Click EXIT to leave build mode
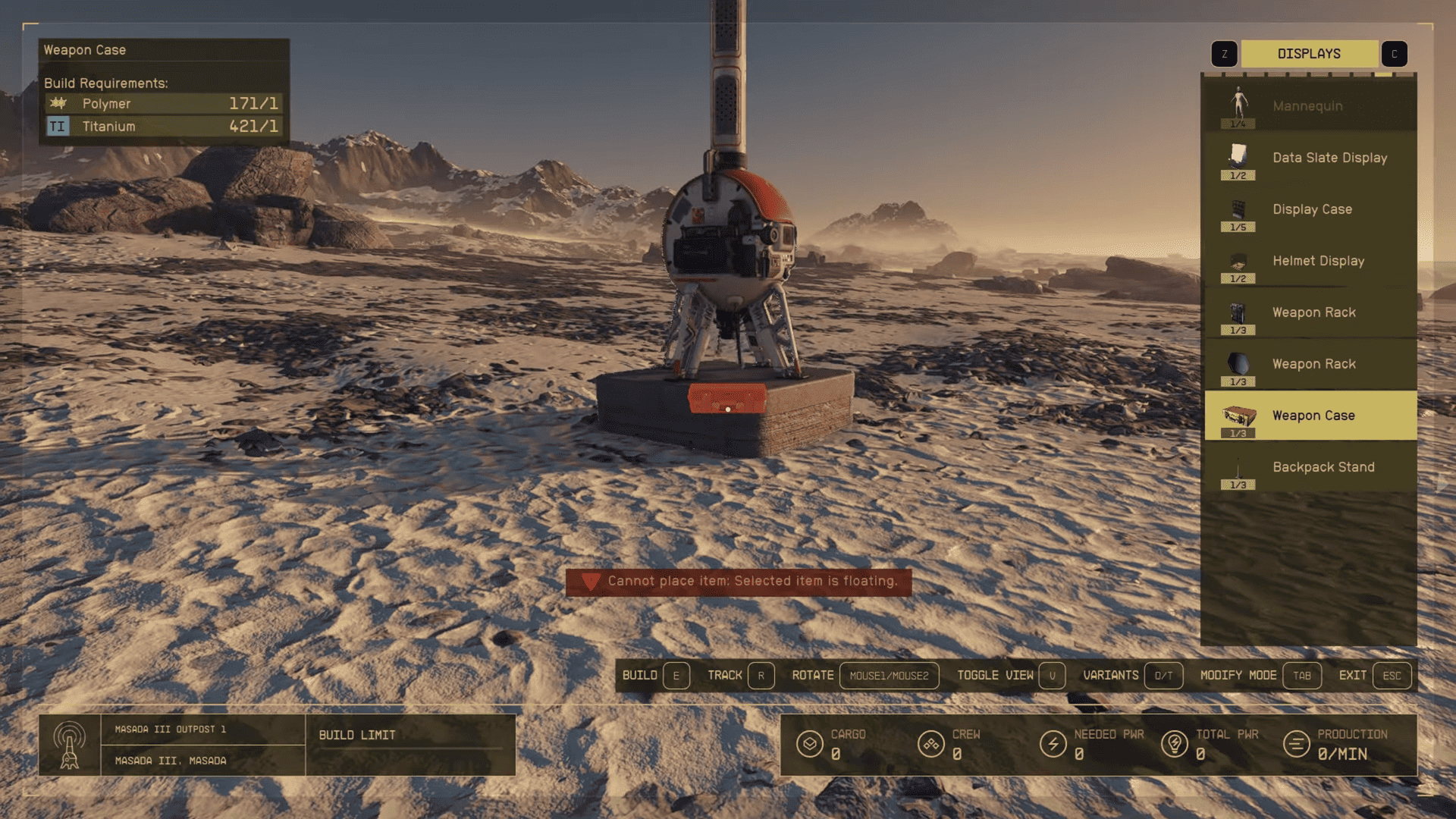 (x=1392, y=676)
